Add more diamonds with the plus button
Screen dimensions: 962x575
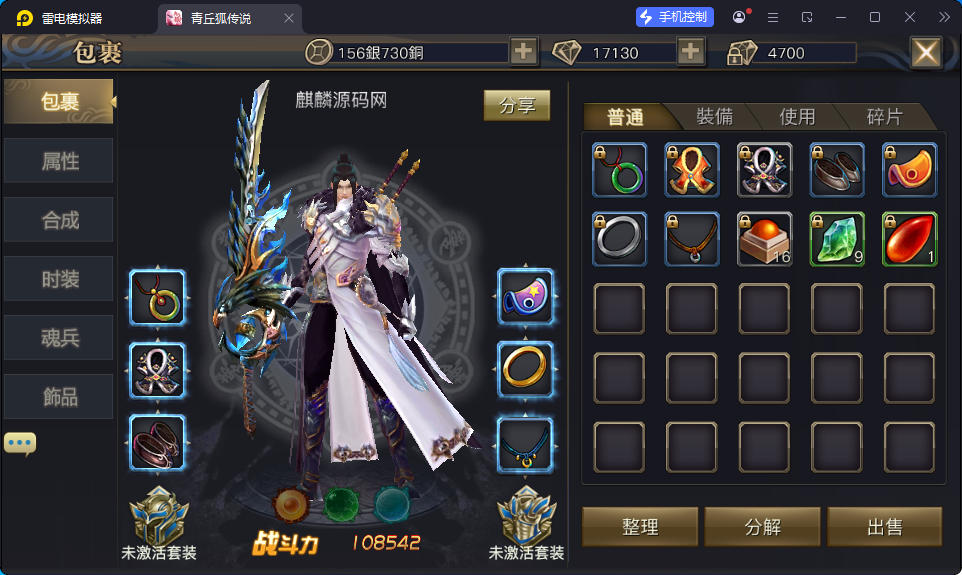coord(691,52)
